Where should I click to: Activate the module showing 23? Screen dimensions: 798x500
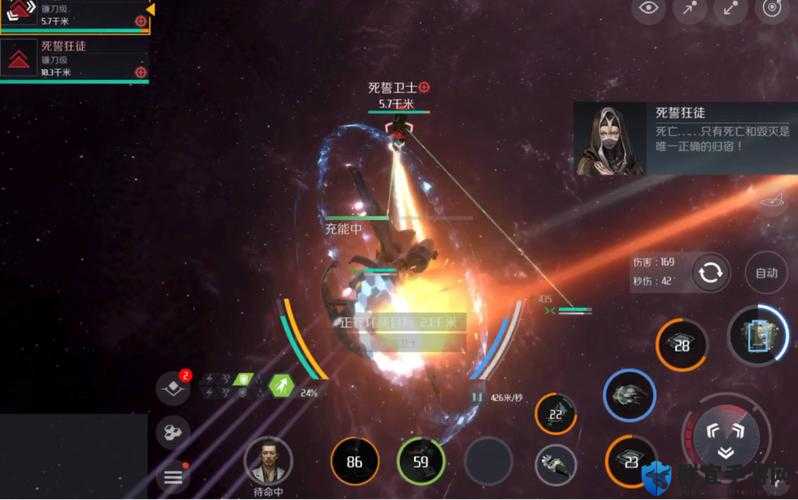point(630,461)
